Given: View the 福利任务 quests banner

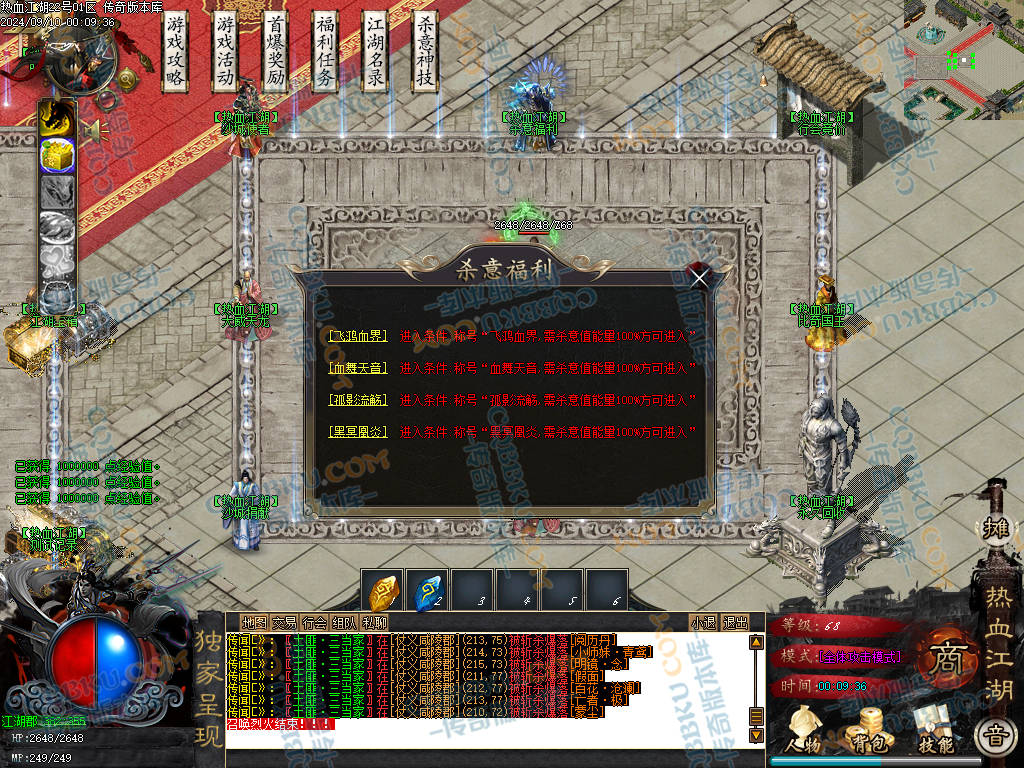Looking at the screenshot, I should (x=325, y=51).
